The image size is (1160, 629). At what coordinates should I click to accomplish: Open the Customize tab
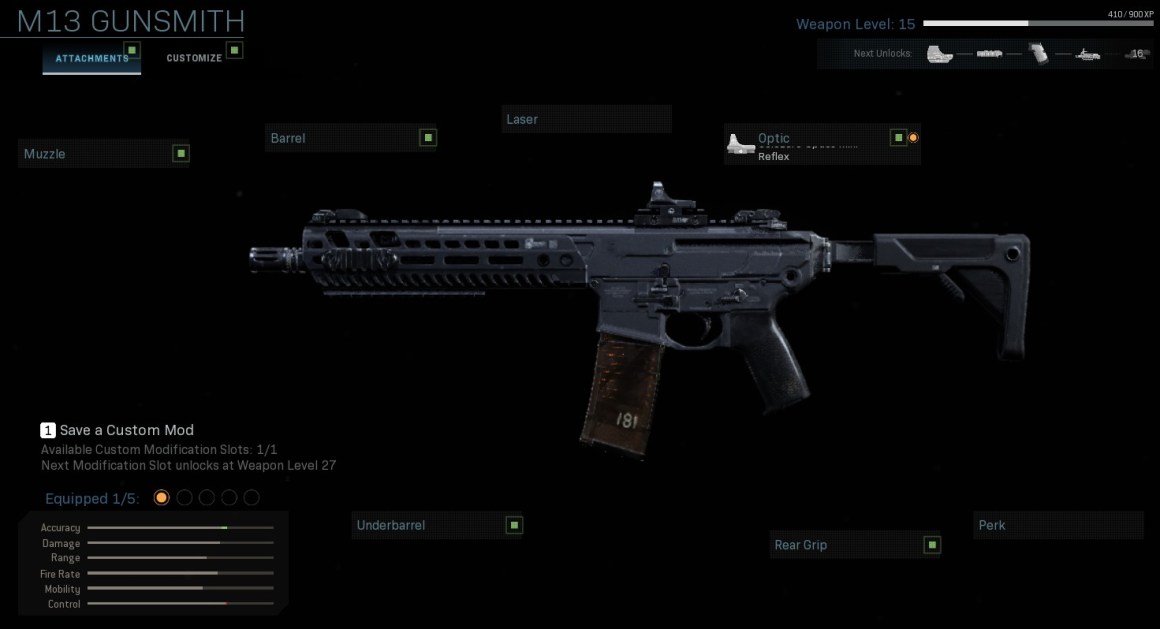pyautogui.click(x=194, y=58)
